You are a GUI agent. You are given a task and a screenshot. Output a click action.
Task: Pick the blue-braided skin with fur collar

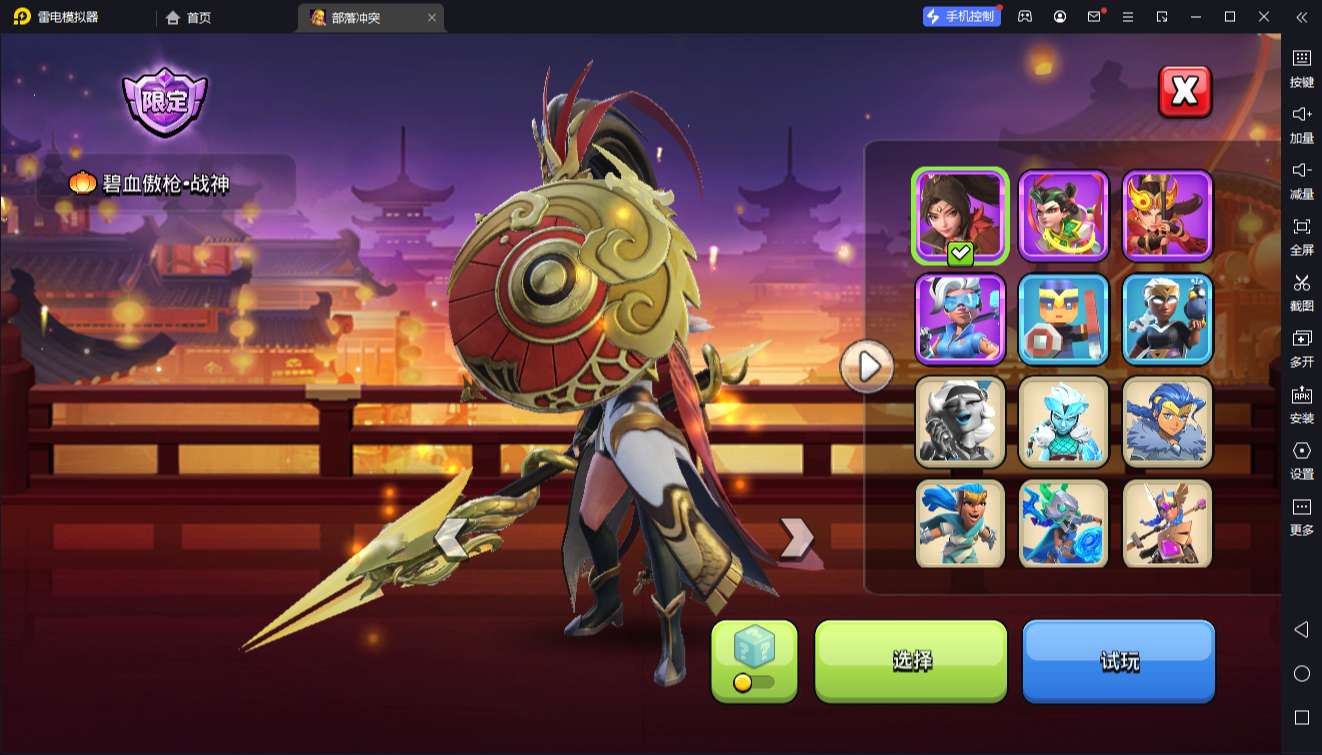(1168, 422)
